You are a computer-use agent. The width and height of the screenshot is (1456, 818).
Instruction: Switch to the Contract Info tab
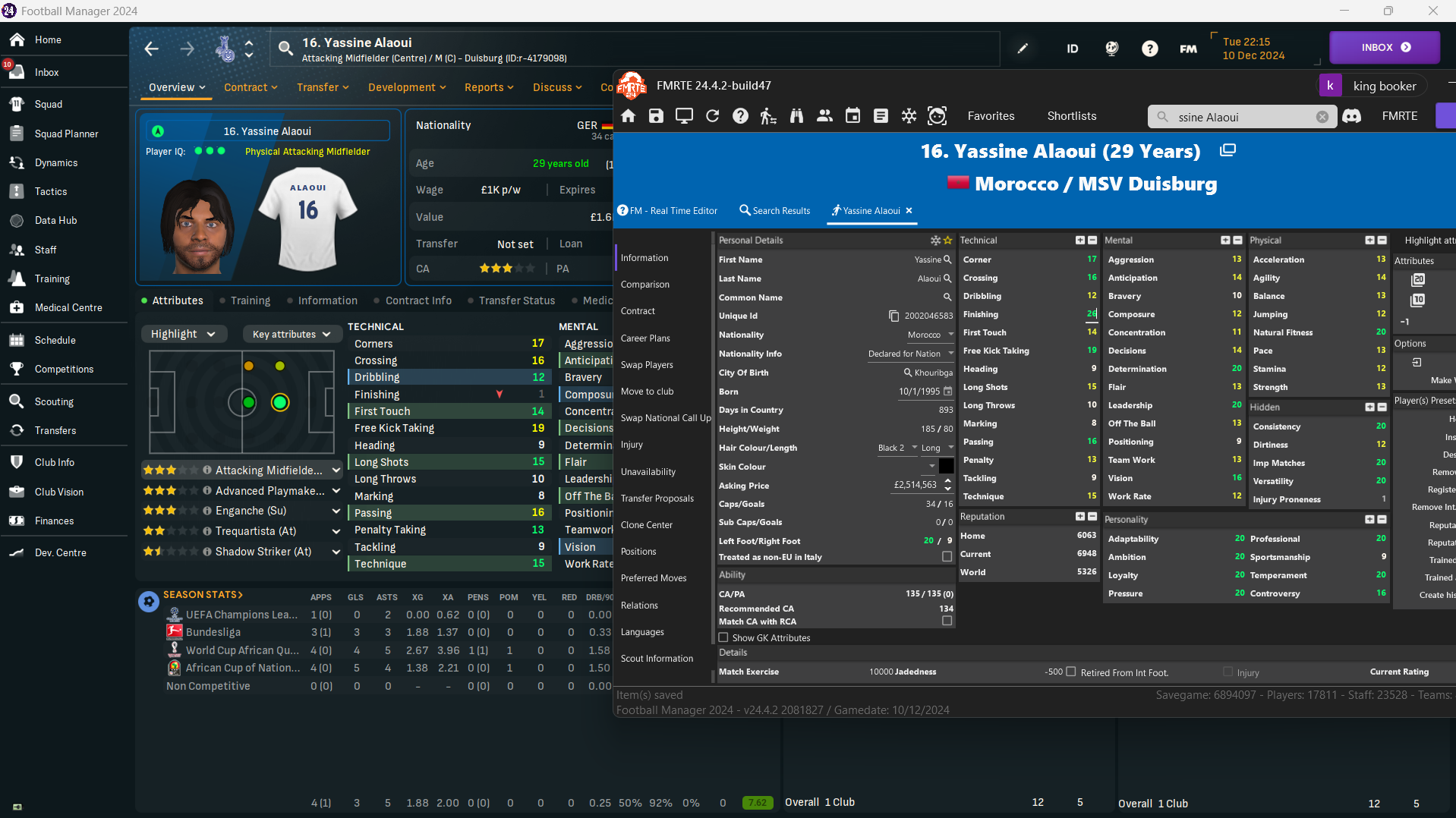(x=418, y=300)
